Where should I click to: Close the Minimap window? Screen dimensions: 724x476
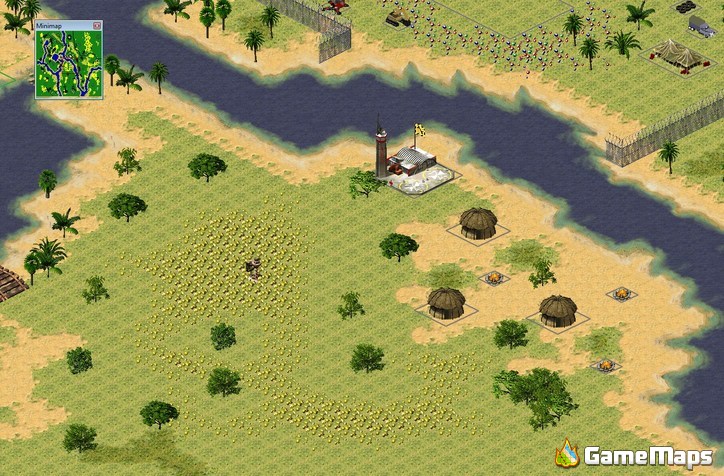97,25
